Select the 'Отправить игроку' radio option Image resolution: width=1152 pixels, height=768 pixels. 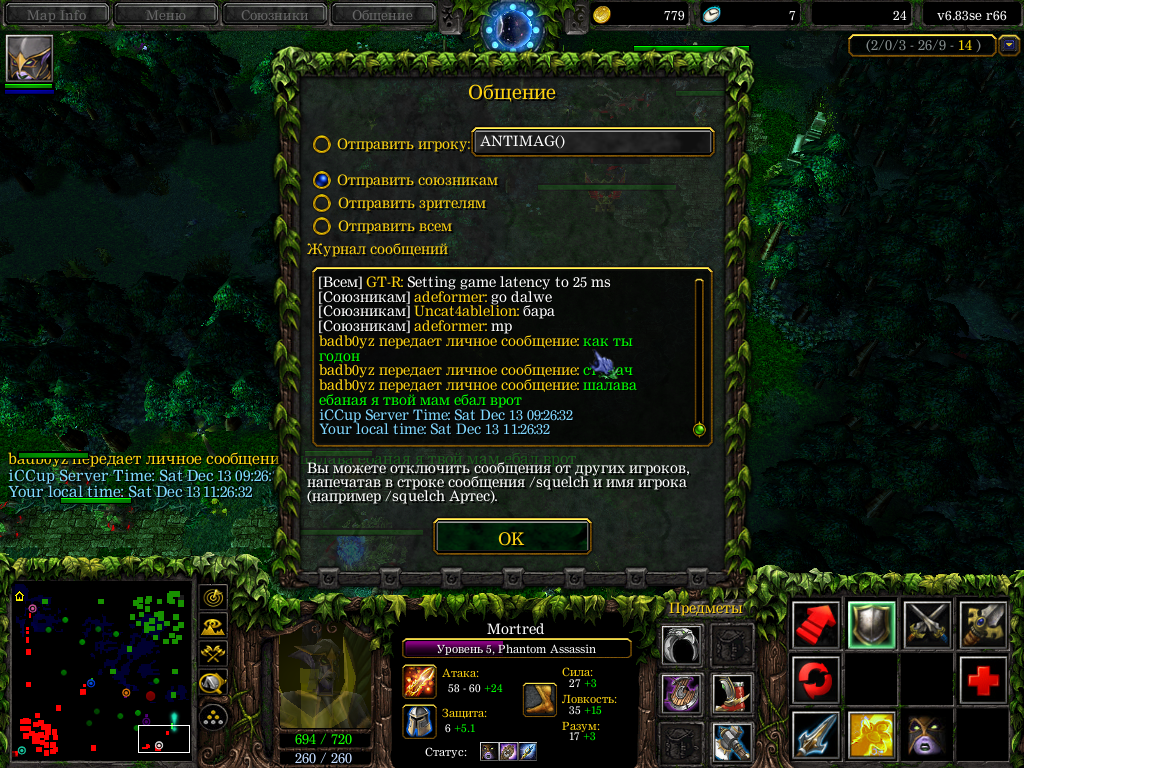click(x=322, y=144)
